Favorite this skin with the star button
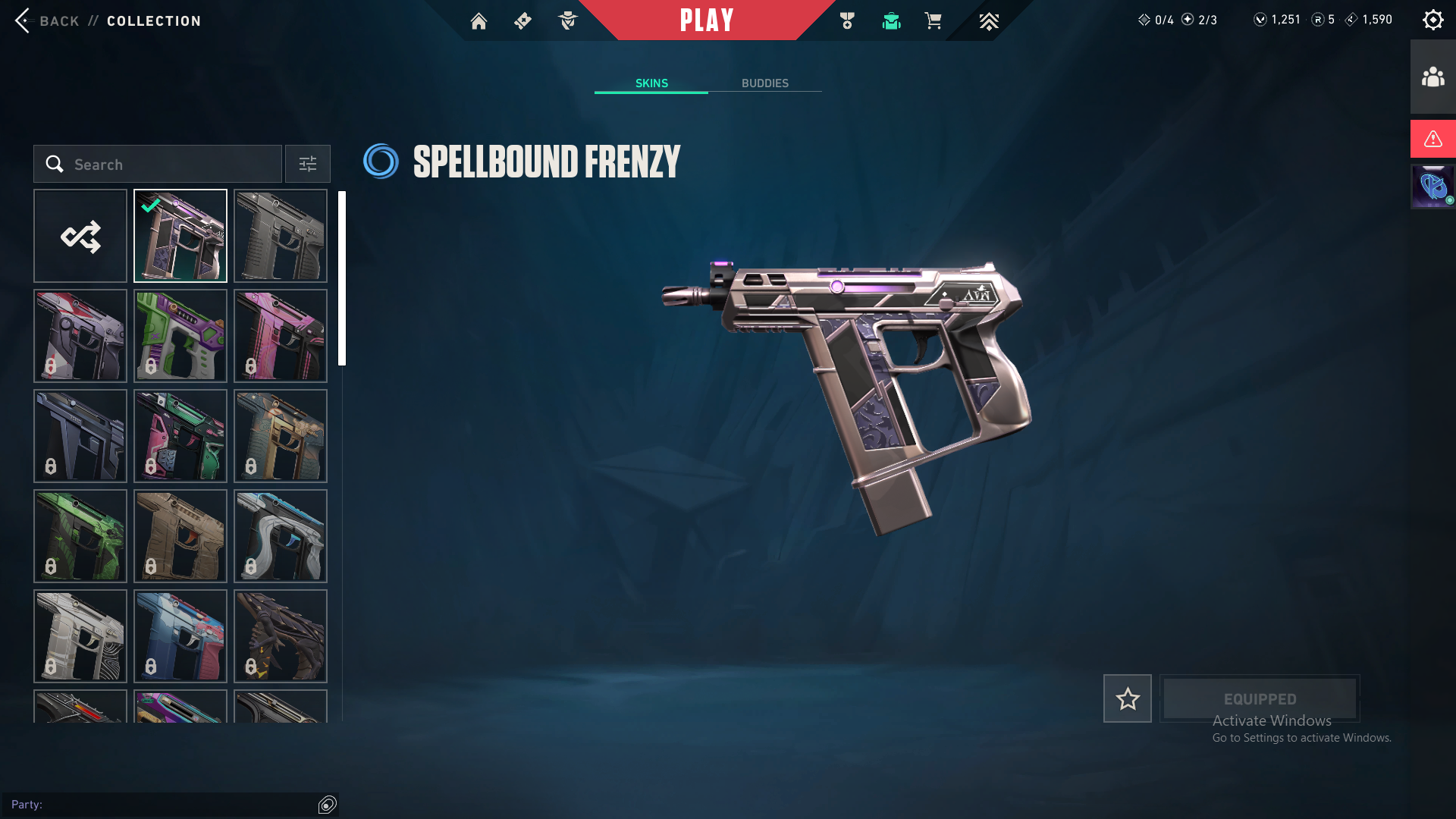The height and width of the screenshot is (819, 1456). [1127, 698]
